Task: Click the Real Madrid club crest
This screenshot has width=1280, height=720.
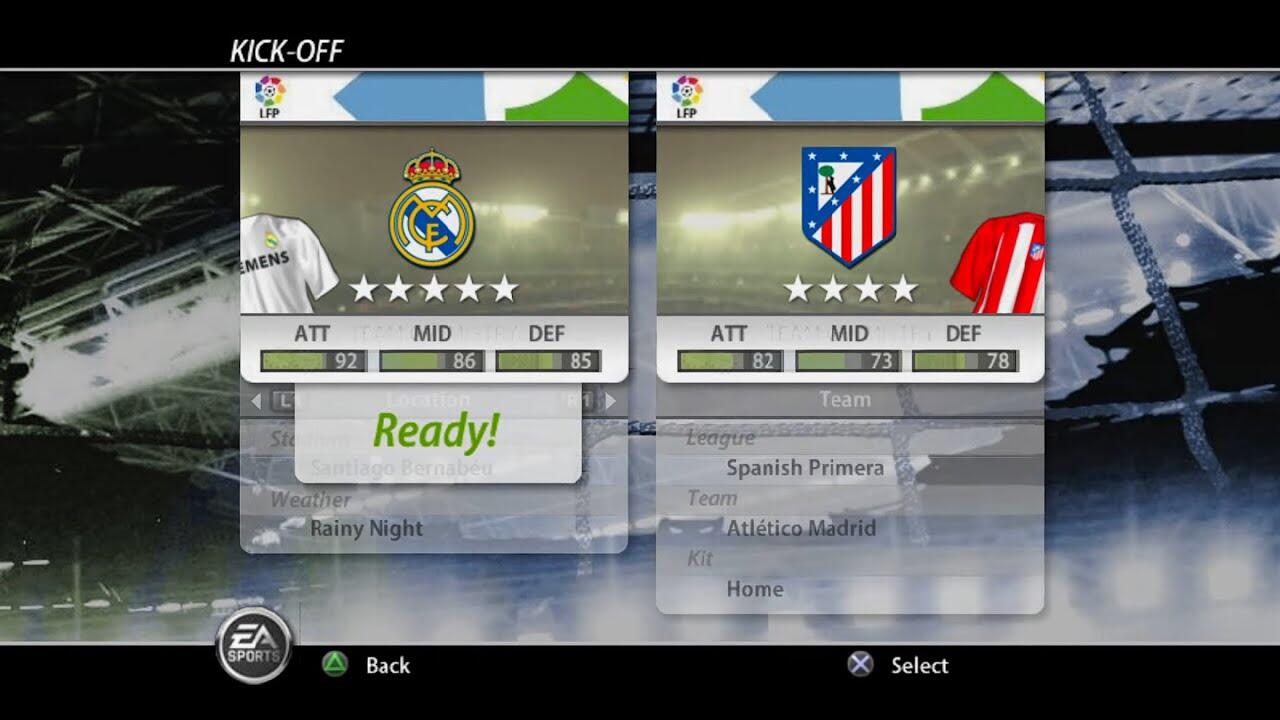Action: 432,209
